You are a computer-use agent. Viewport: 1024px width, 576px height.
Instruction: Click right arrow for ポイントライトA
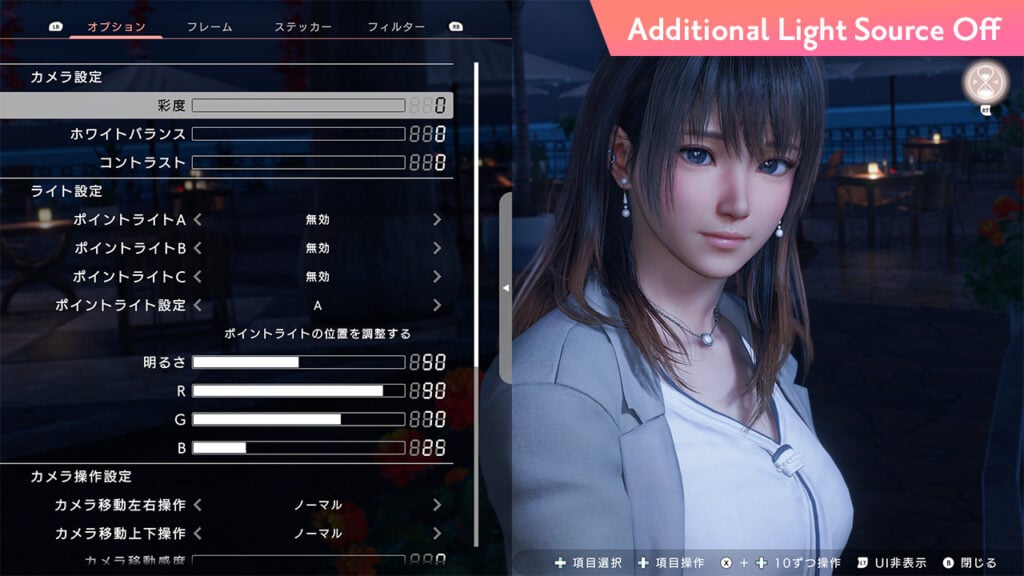437,219
